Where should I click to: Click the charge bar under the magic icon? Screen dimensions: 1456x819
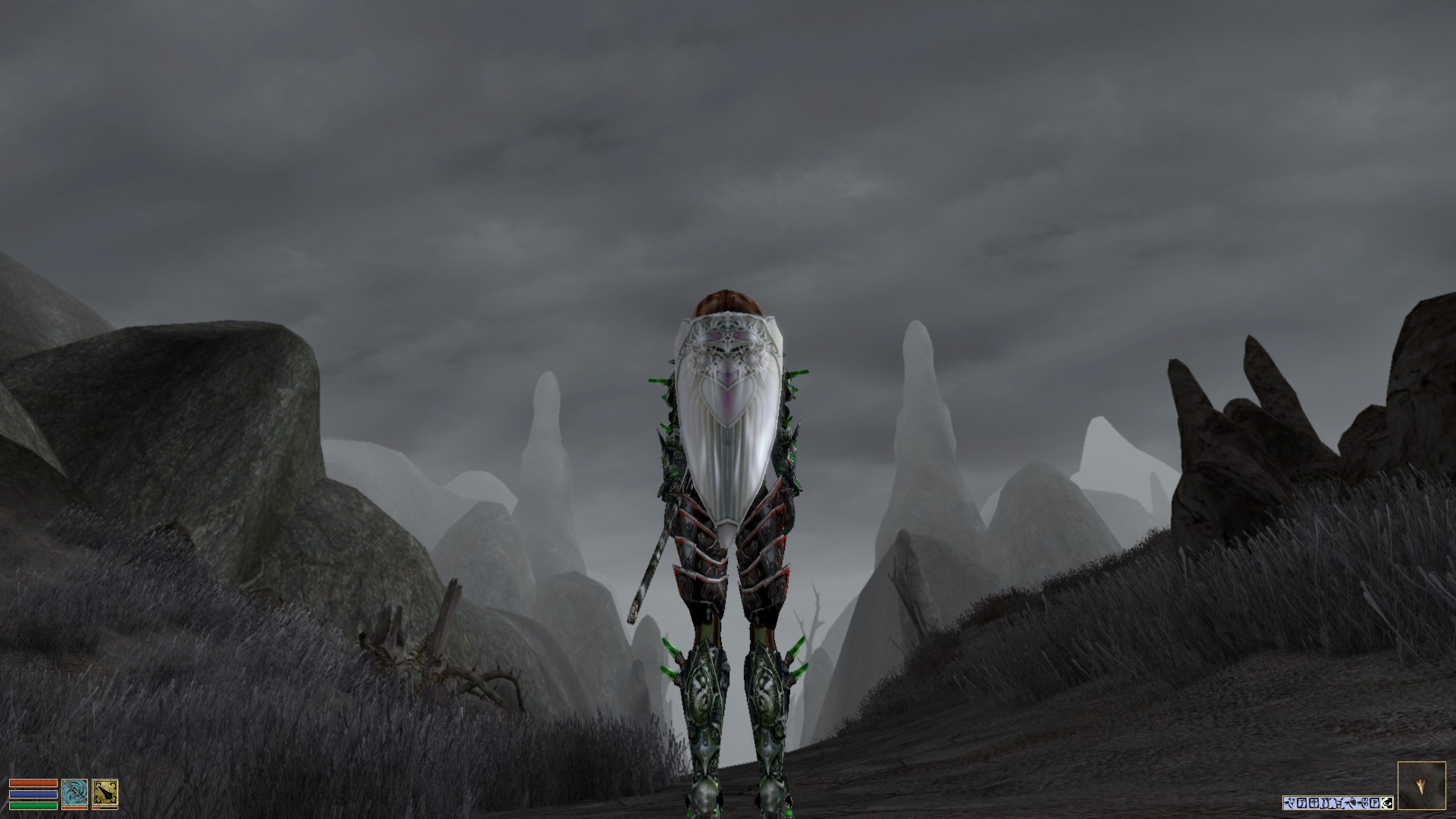point(75,808)
